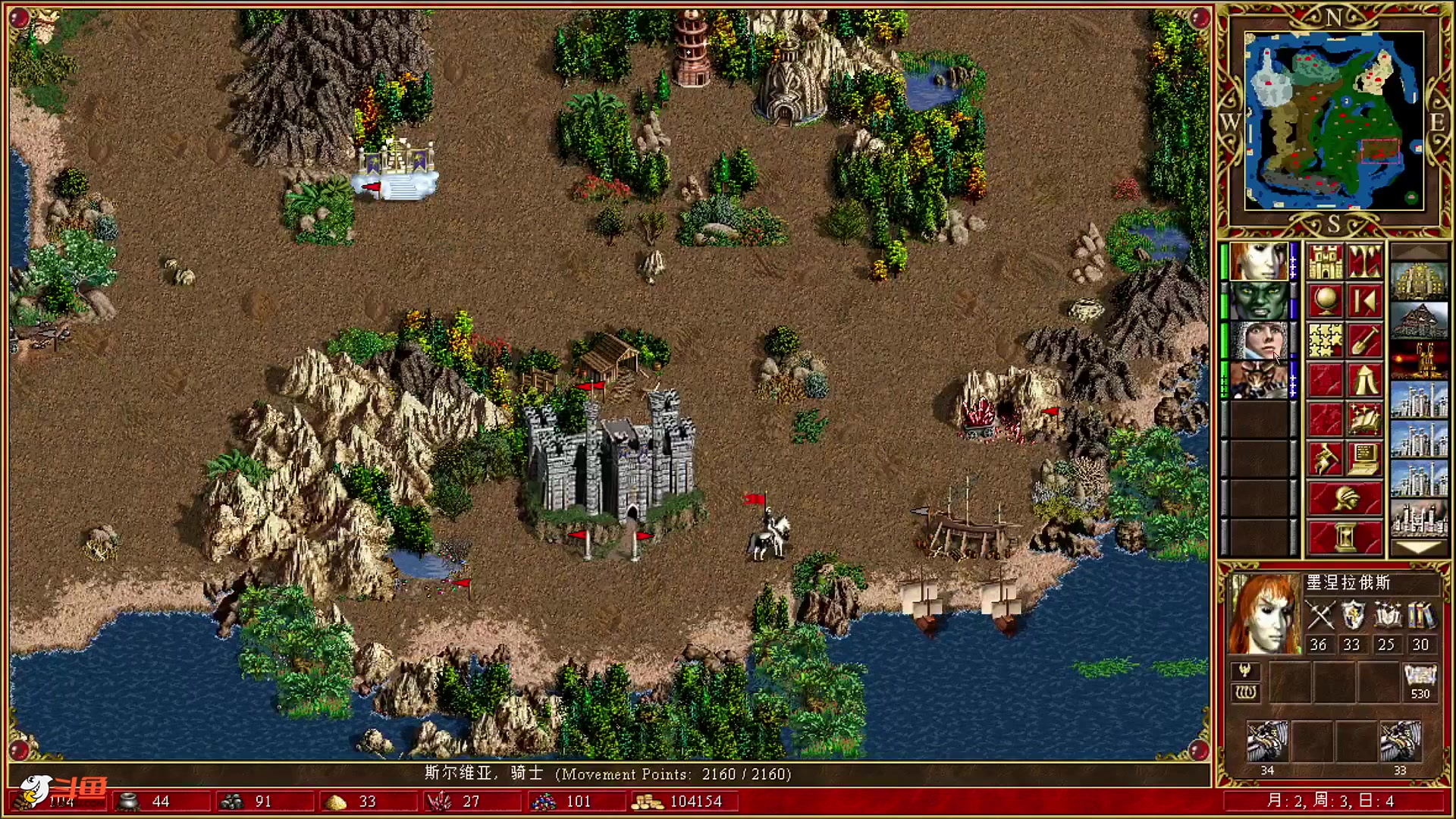
Task: Click the world minimap
Action: (1333, 121)
